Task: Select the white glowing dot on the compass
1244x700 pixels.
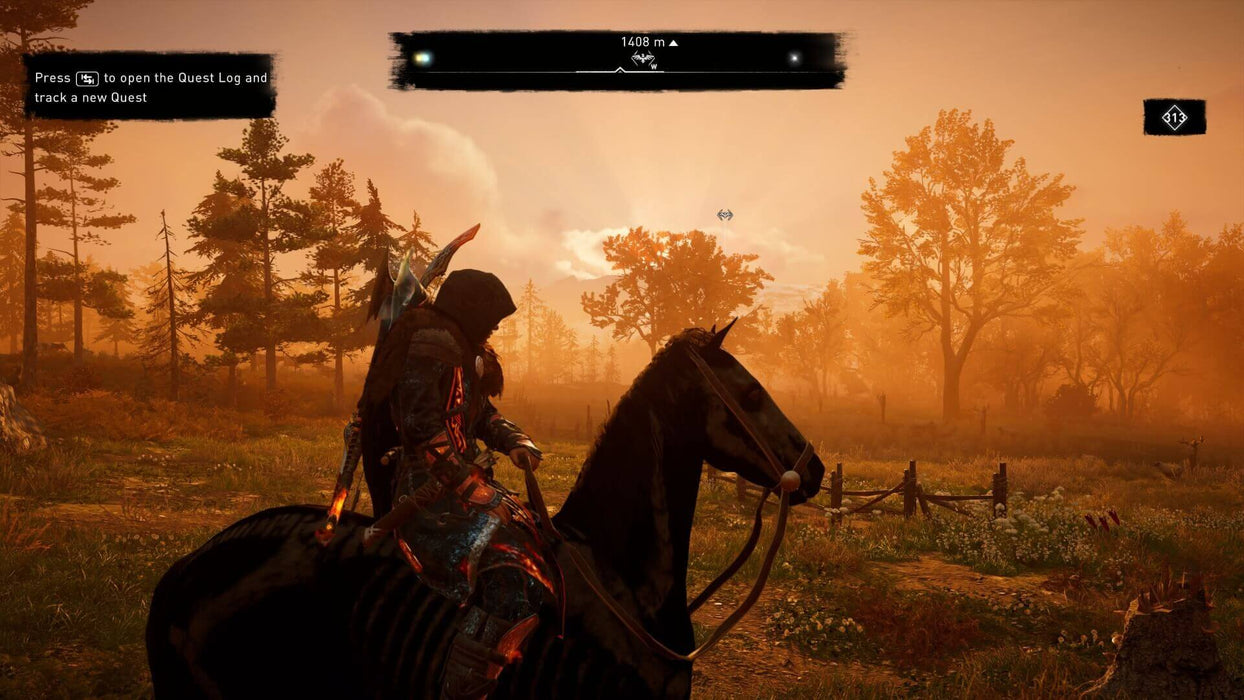Action: tap(794, 58)
